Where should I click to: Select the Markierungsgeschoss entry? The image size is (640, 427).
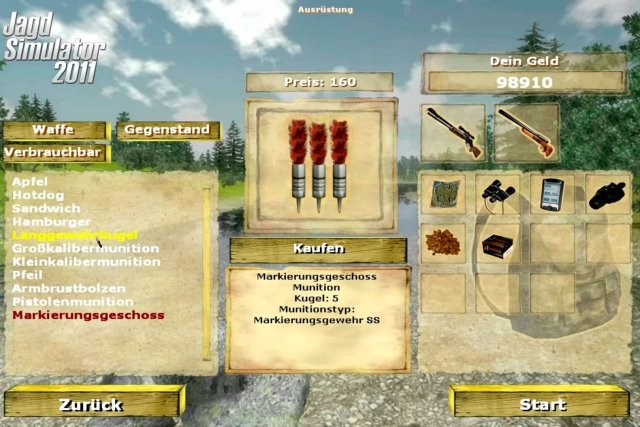[88, 315]
